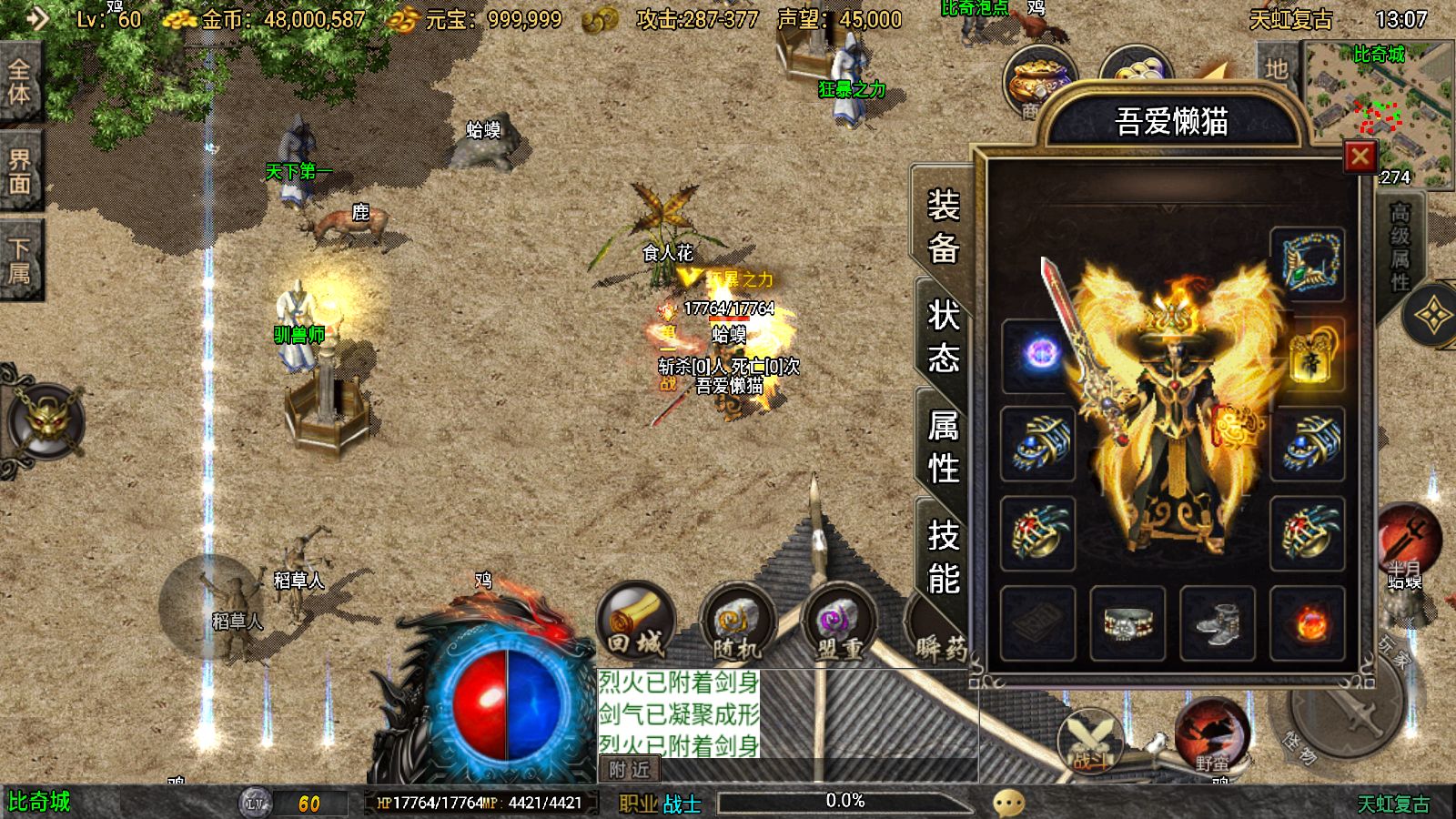Use the 回城 return-to-town scroll

tap(635, 622)
